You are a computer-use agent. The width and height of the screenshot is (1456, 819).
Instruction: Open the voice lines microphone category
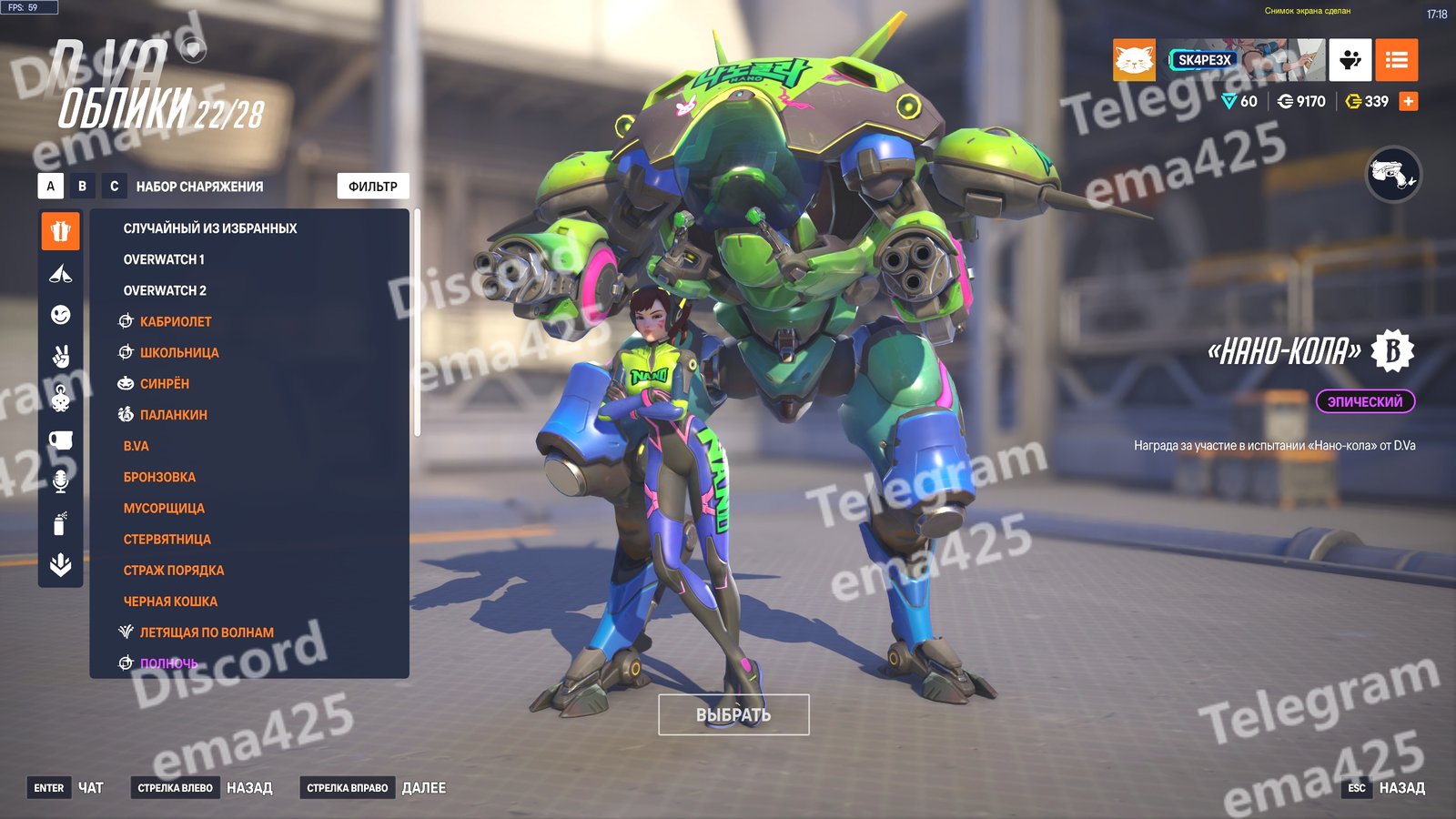[x=61, y=481]
